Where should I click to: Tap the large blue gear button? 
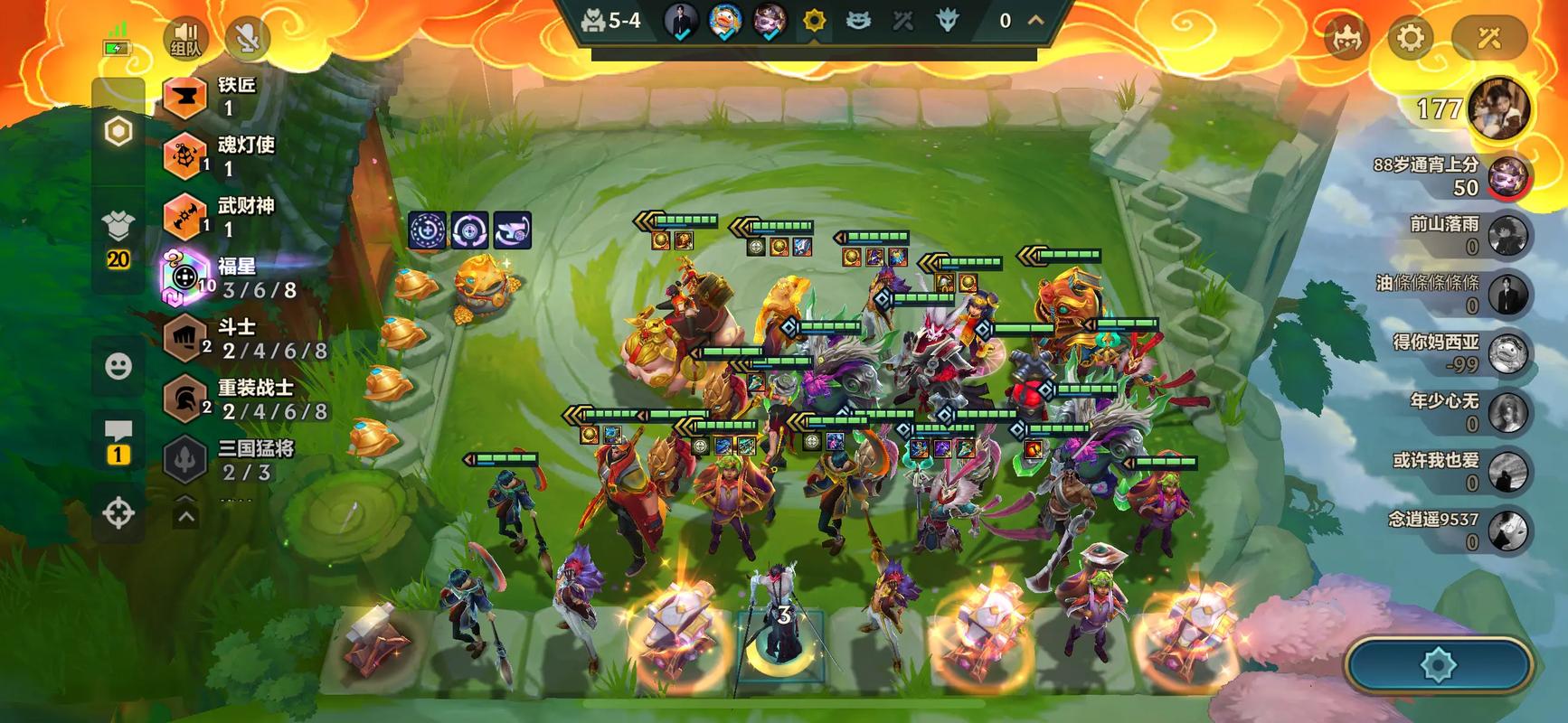coord(1437,666)
